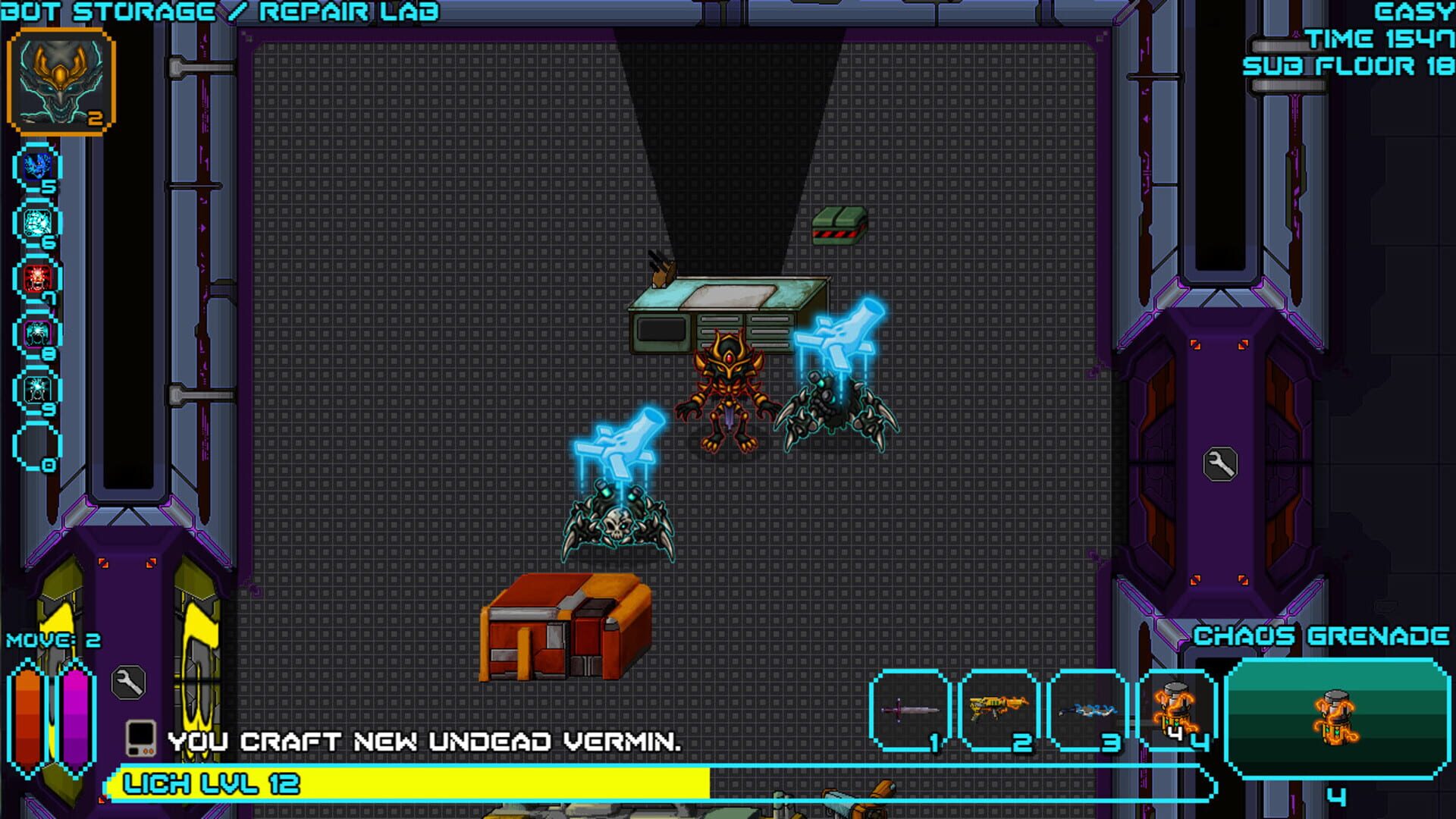
Task: Click the large Chaos Grenade selected-item panel
Action: coord(1336,718)
